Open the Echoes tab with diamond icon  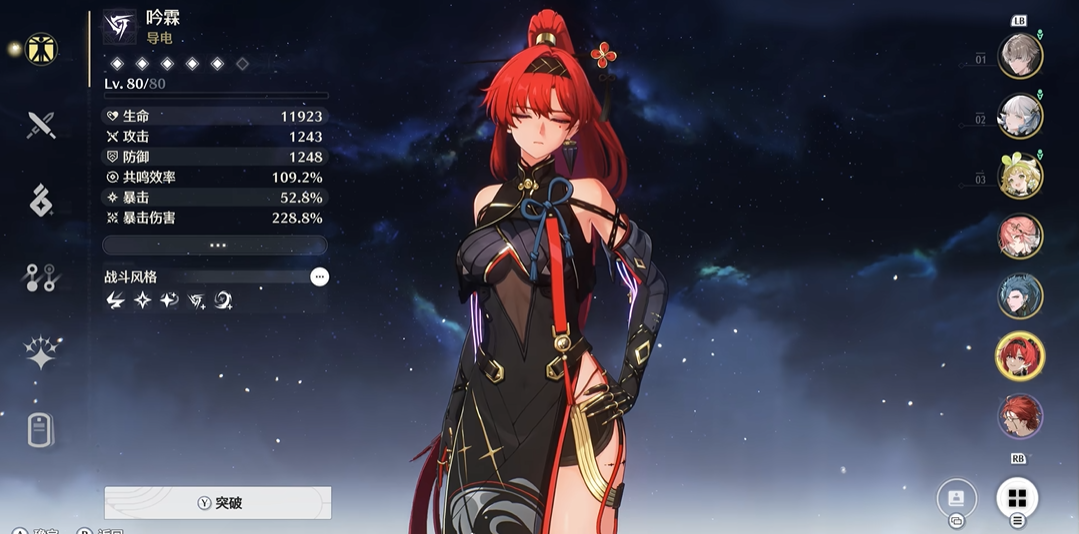point(41,201)
